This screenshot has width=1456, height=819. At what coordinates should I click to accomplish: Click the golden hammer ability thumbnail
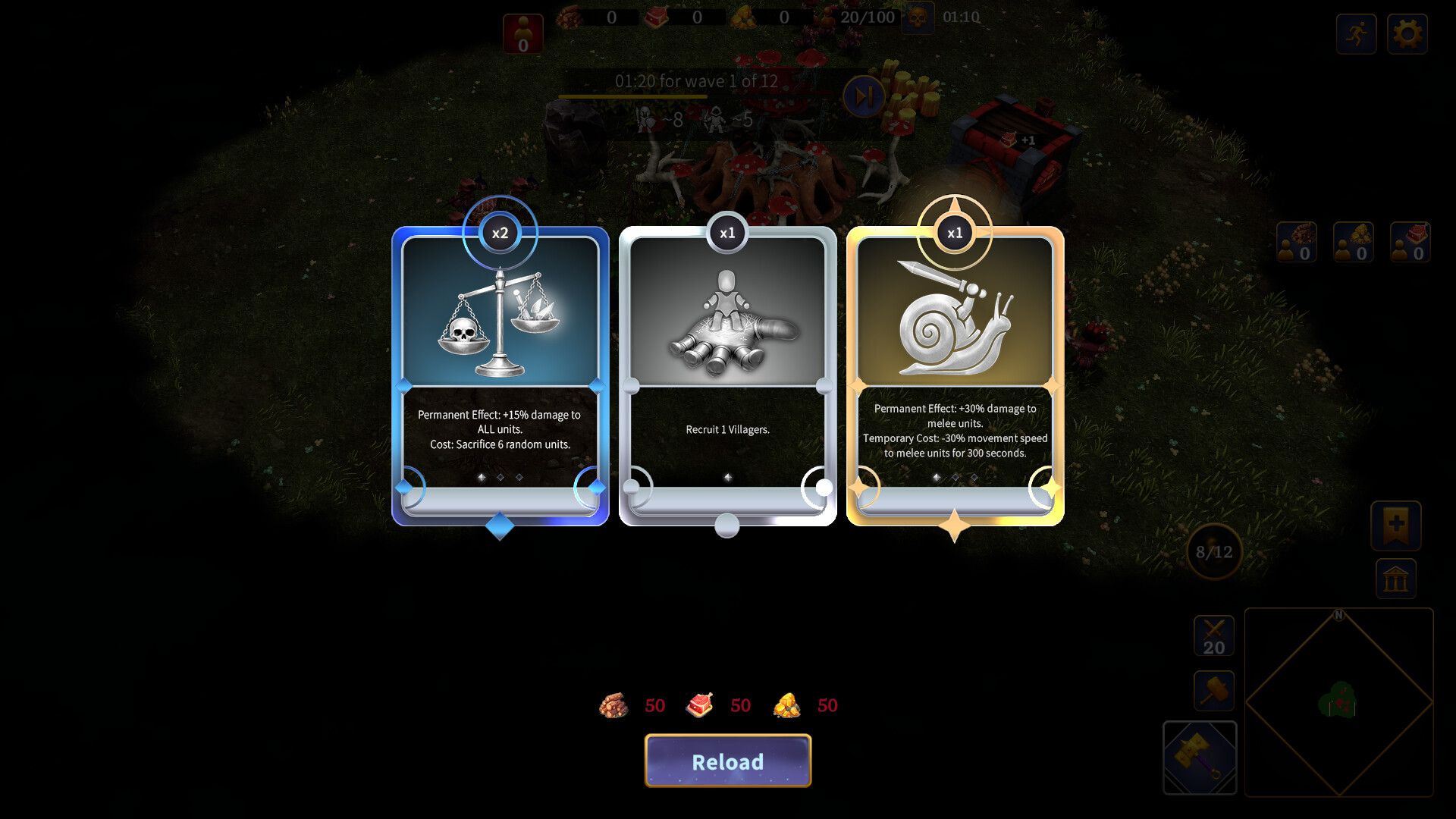pyautogui.click(x=1200, y=758)
